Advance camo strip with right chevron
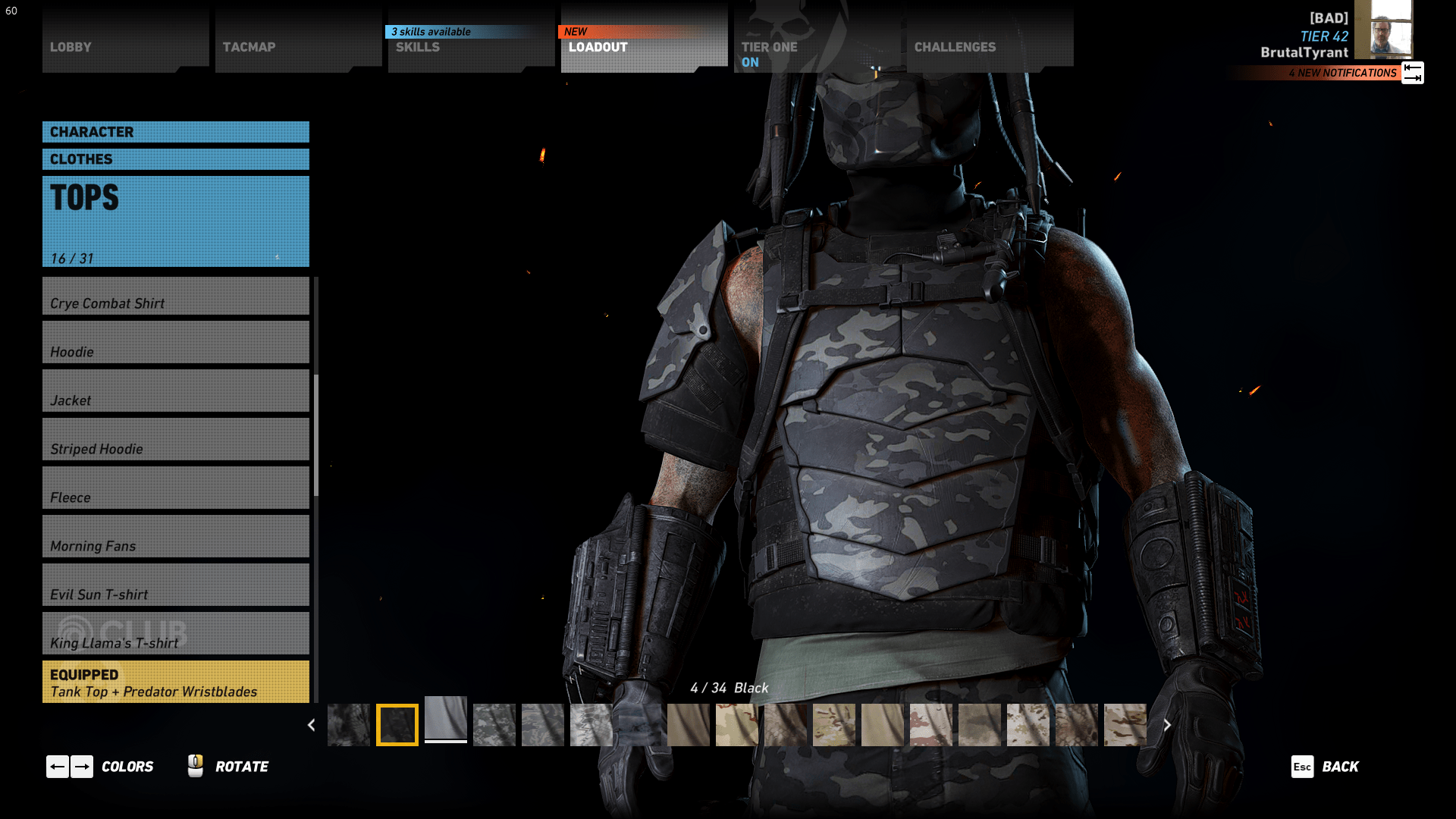 [1168, 725]
